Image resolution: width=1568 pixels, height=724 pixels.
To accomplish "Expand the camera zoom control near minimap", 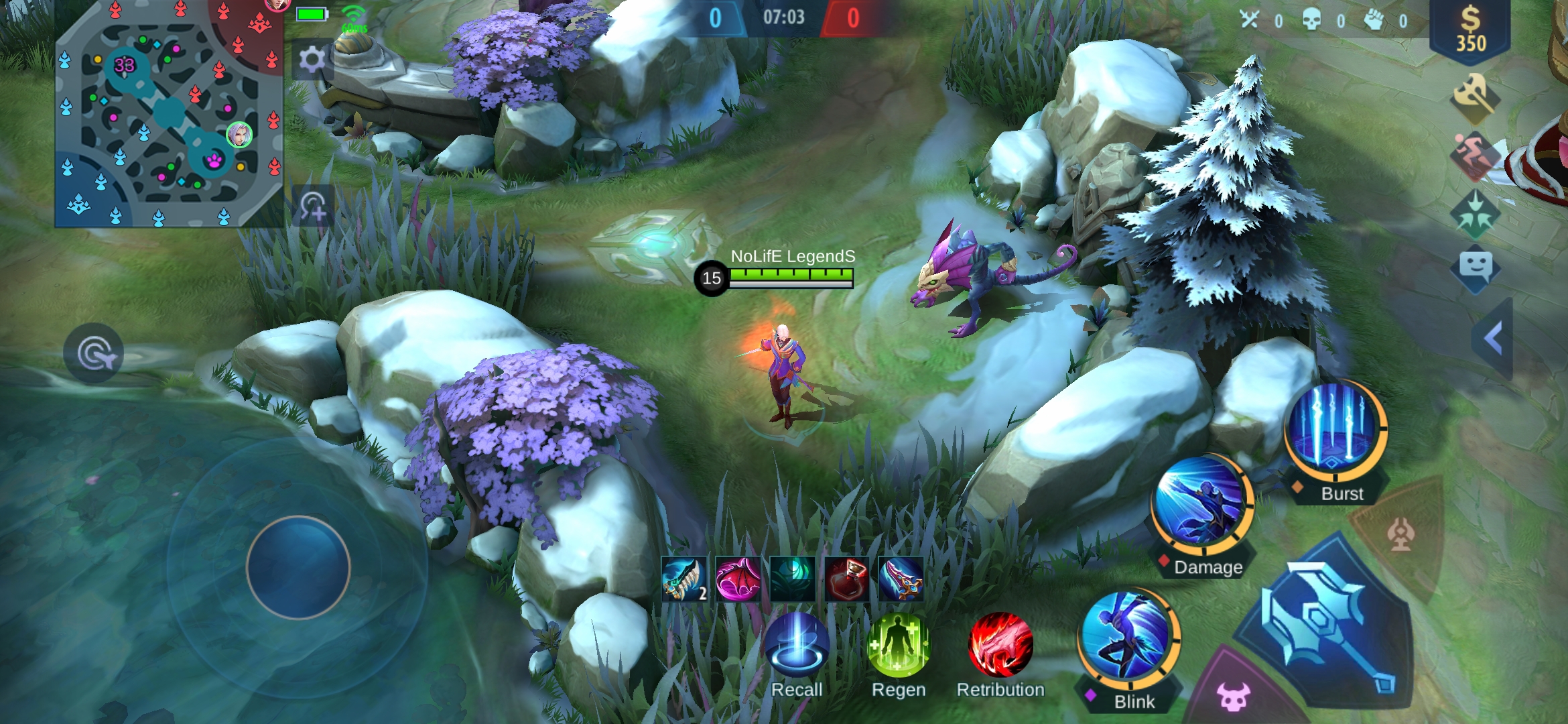I will tap(312, 208).
